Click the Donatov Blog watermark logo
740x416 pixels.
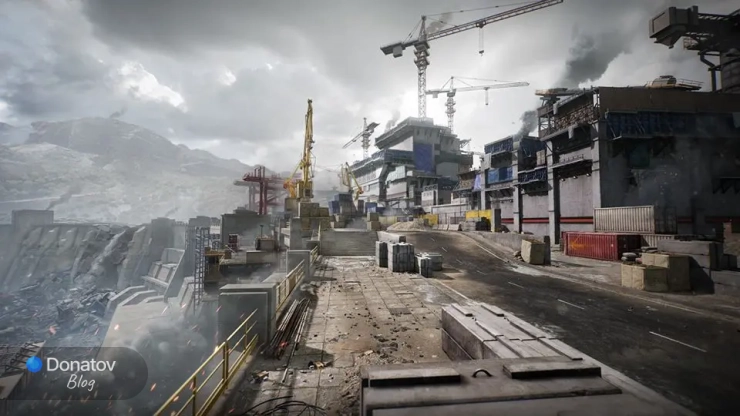[x=72, y=372]
